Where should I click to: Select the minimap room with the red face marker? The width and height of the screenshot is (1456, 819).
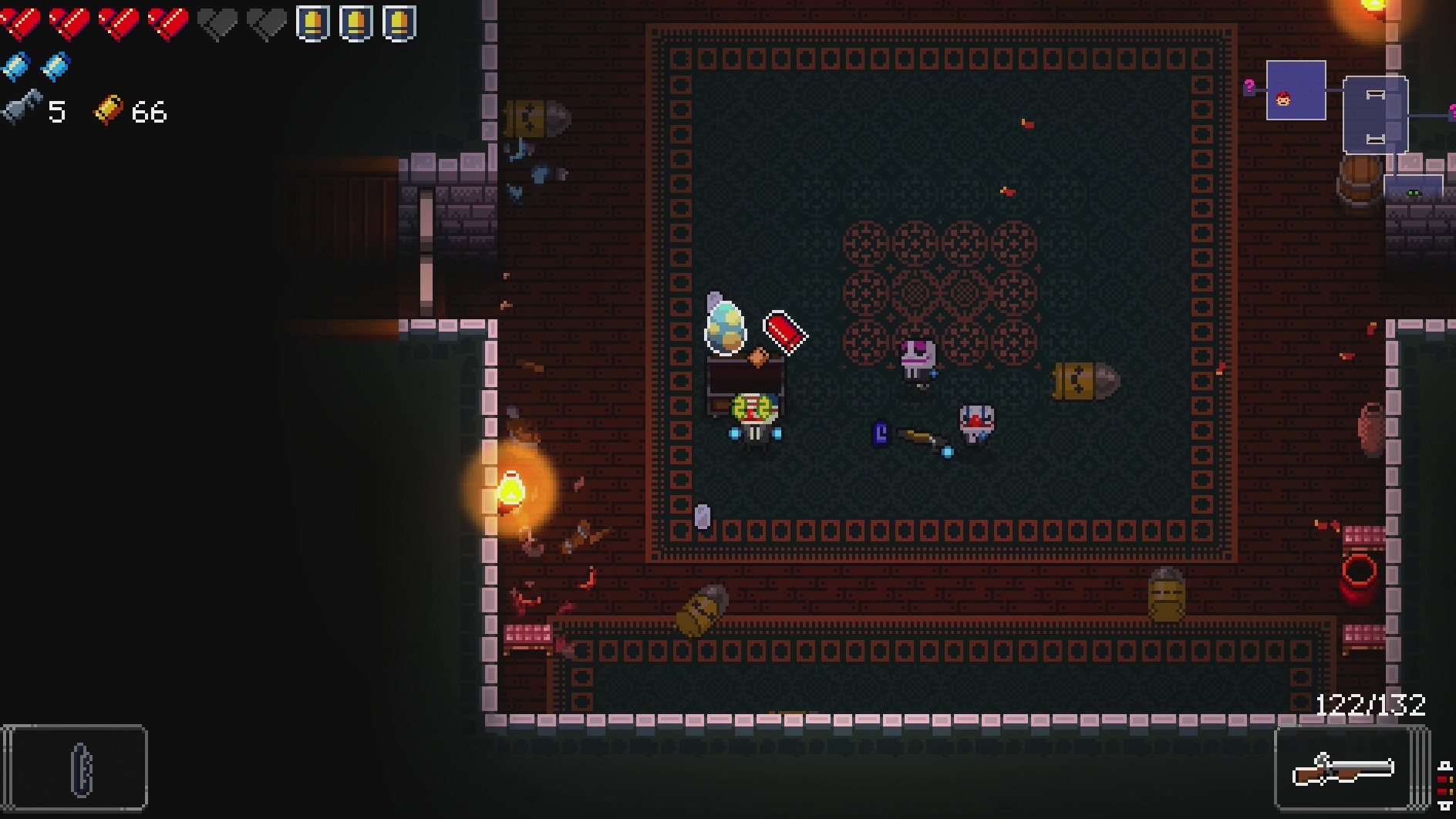pyautogui.click(x=1296, y=91)
